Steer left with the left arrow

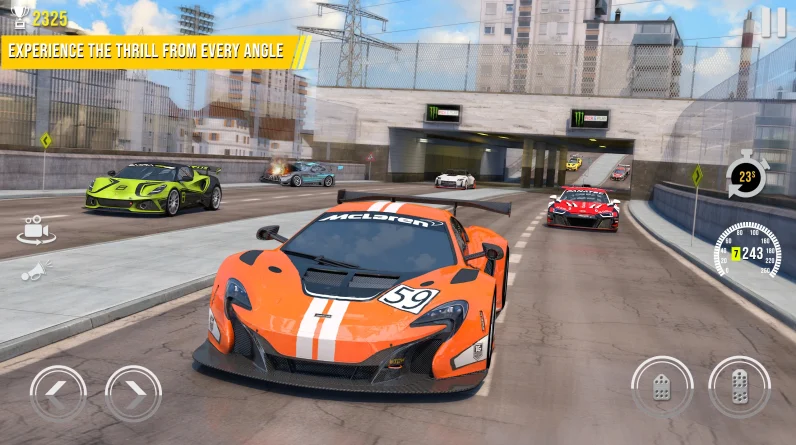[x=57, y=392]
